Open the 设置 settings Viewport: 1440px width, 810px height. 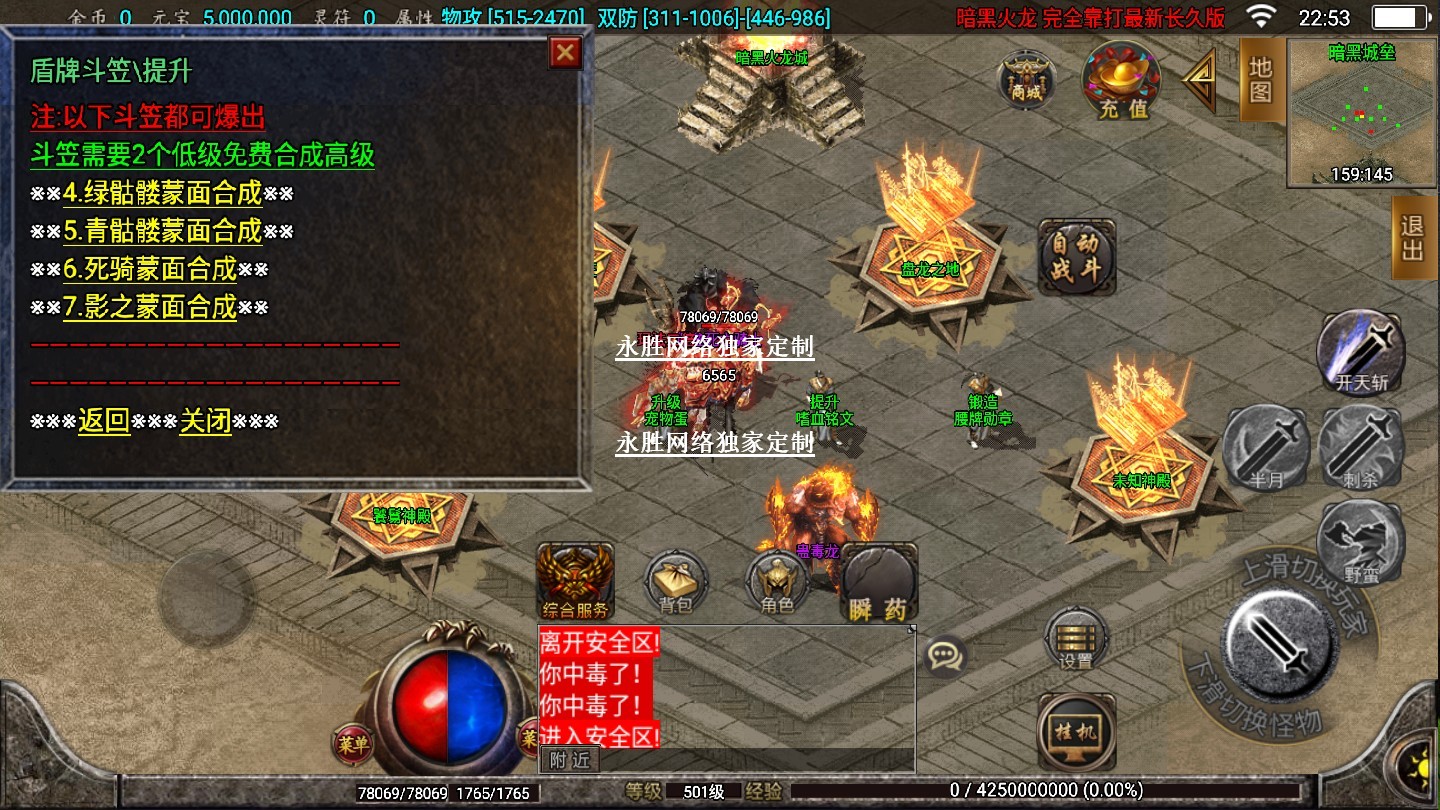1076,637
